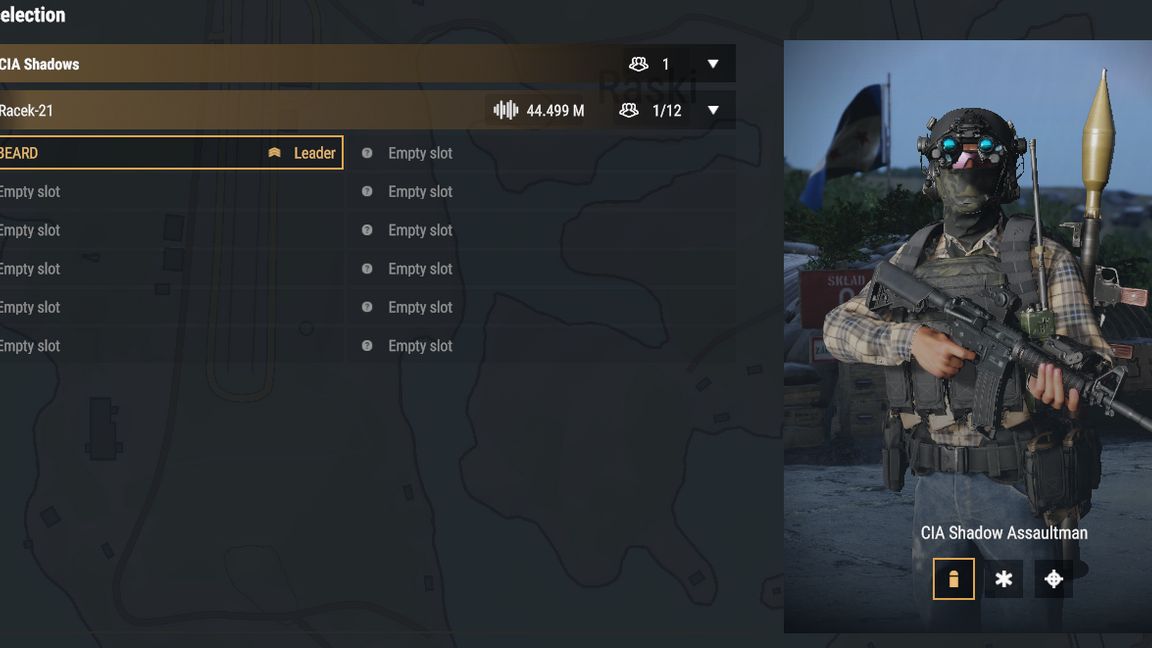Viewport: 1152px width, 648px height.
Task: Collapse the CIA Shadows faction row
Action: [x=713, y=64]
